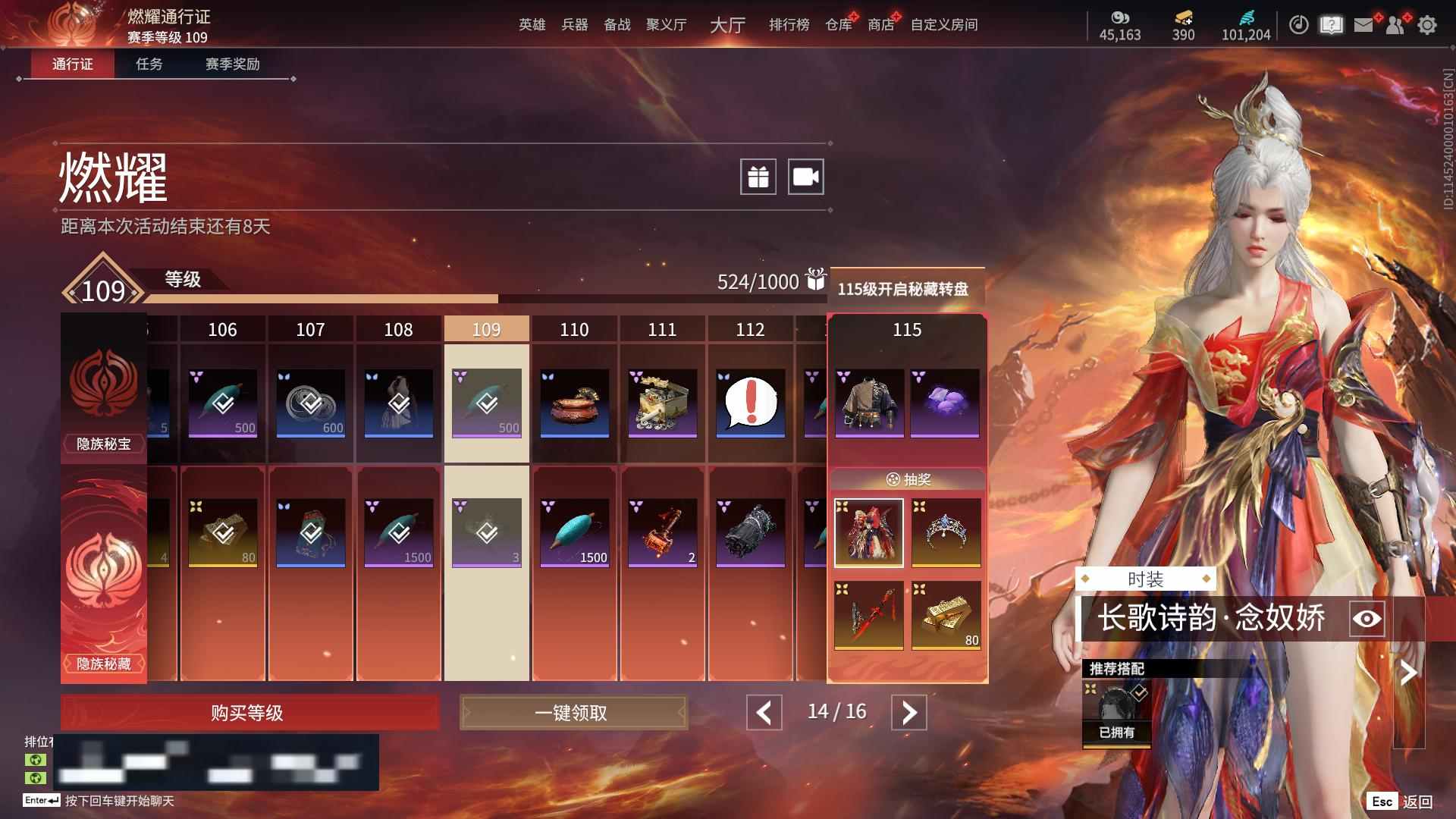Select the gold bars lottery prize
This screenshot has width=1456, height=819.
[946, 615]
